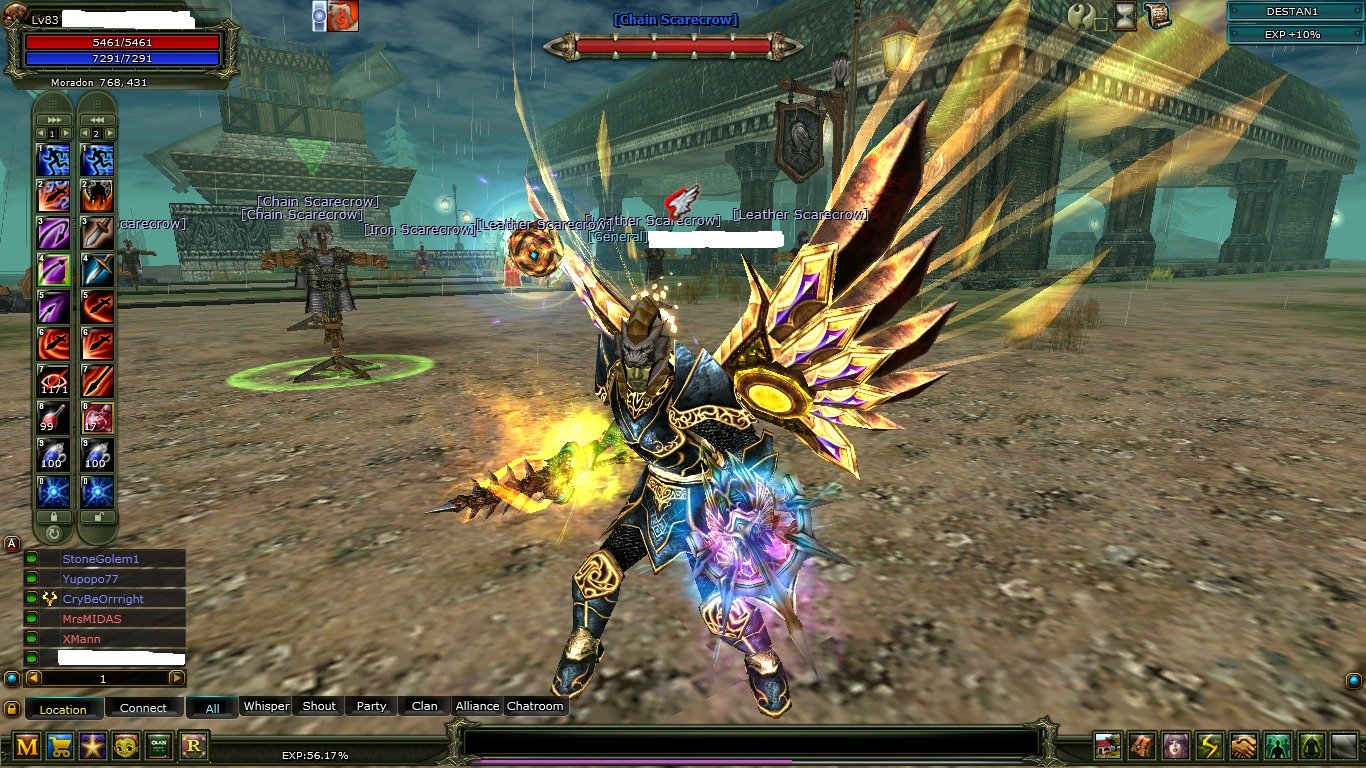
Task: Click the question mark help icon
Action: pyautogui.click(x=1081, y=16)
